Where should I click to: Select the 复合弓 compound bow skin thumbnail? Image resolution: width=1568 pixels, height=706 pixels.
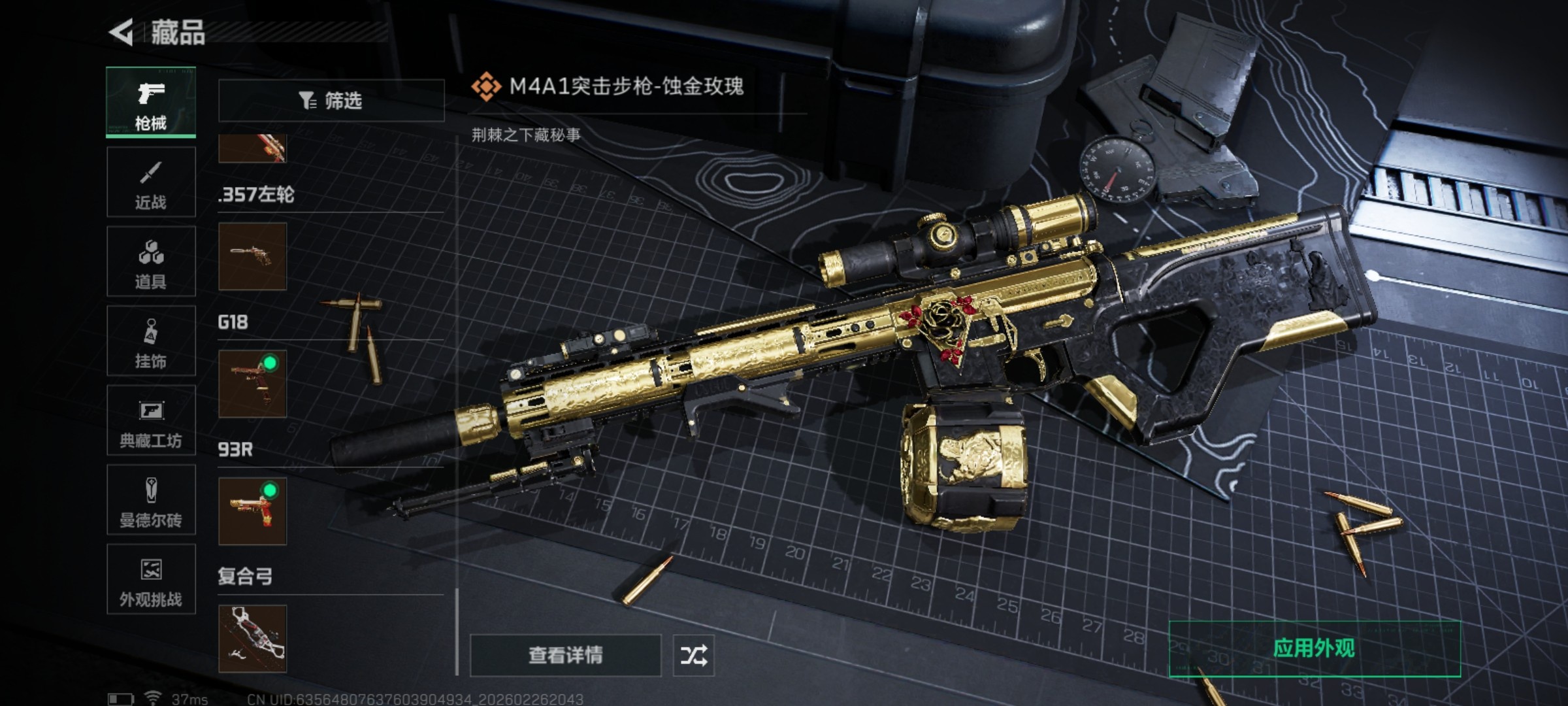252,639
